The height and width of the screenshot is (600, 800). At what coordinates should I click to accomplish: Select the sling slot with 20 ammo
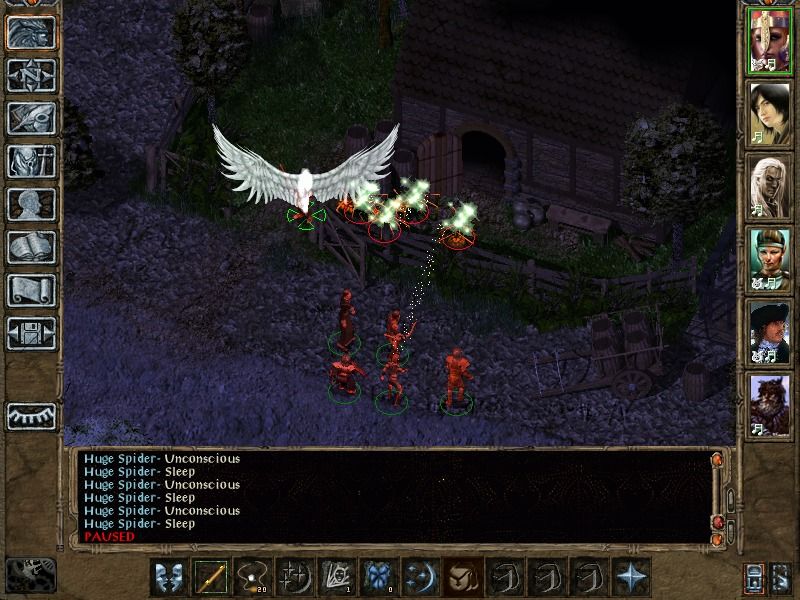(x=253, y=577)
